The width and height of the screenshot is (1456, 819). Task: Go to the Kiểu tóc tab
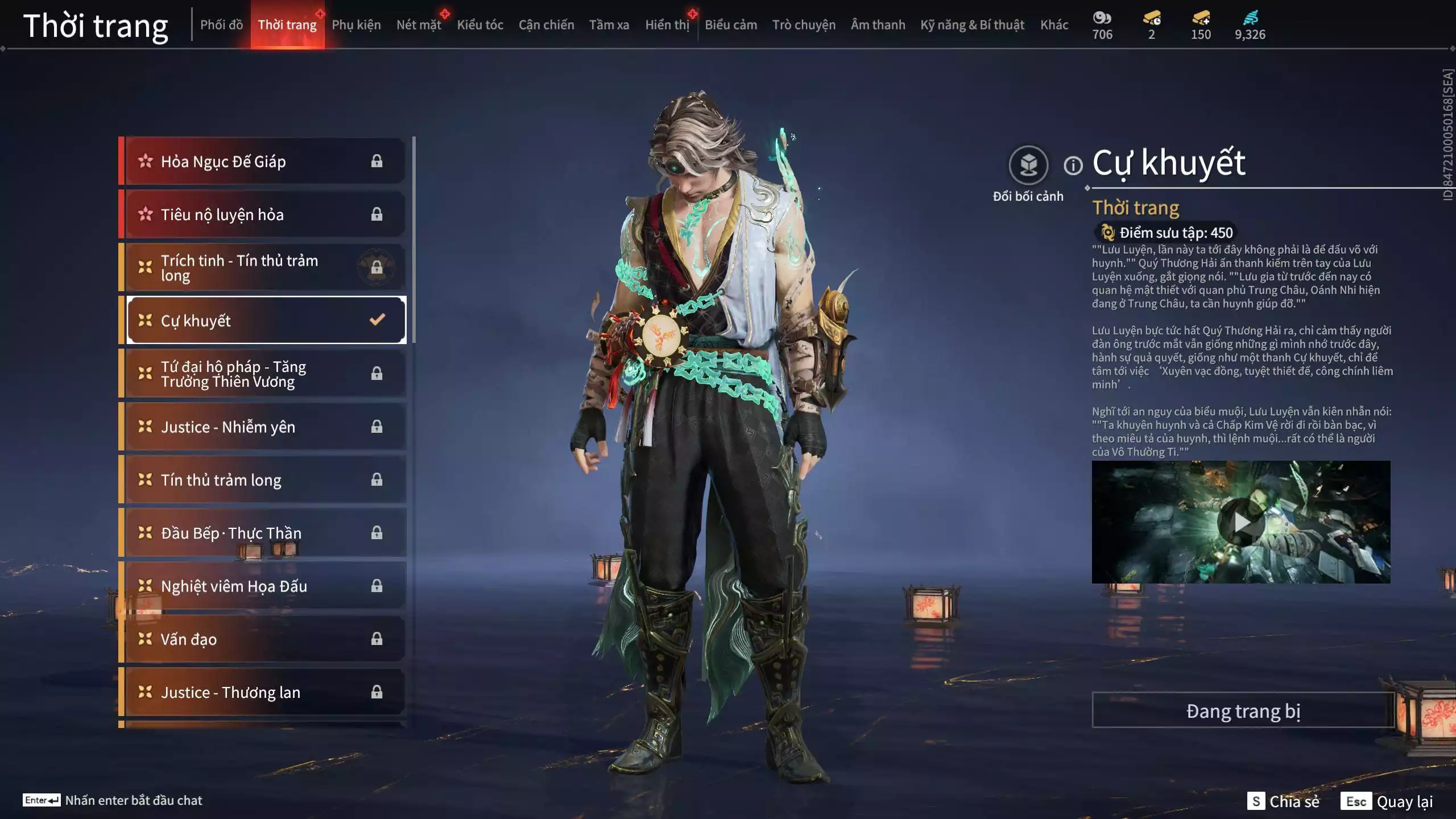(x=480, y=25)
